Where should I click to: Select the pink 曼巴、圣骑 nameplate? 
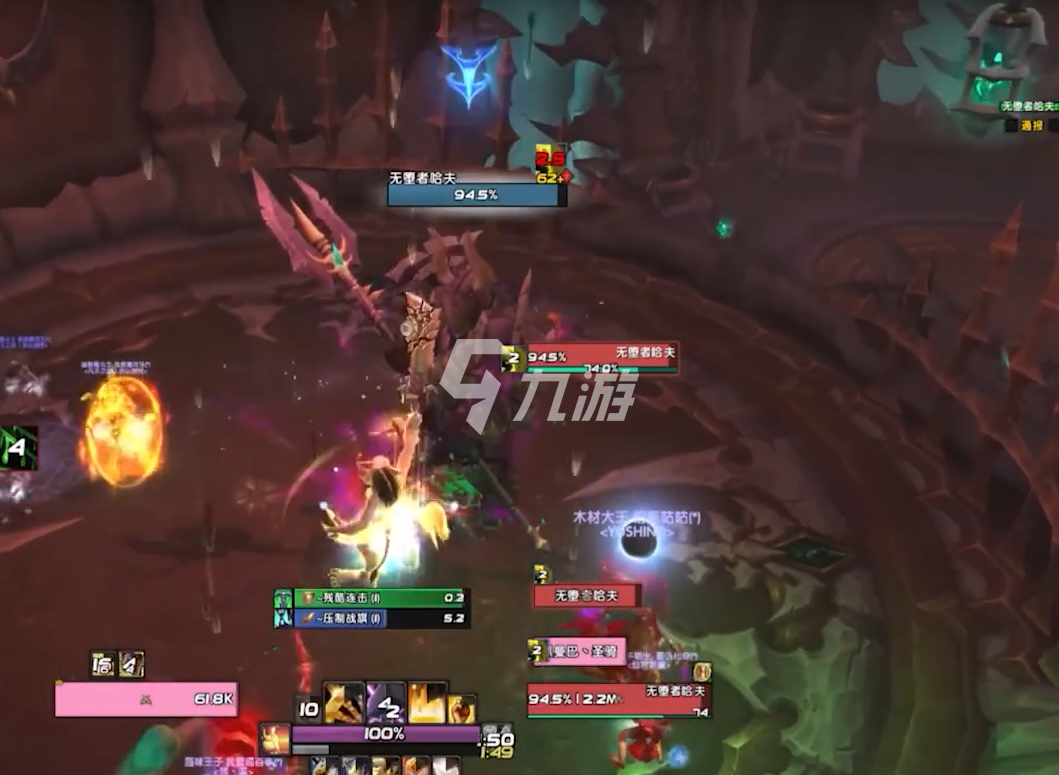pyautogui.click(x=587, y=651)
